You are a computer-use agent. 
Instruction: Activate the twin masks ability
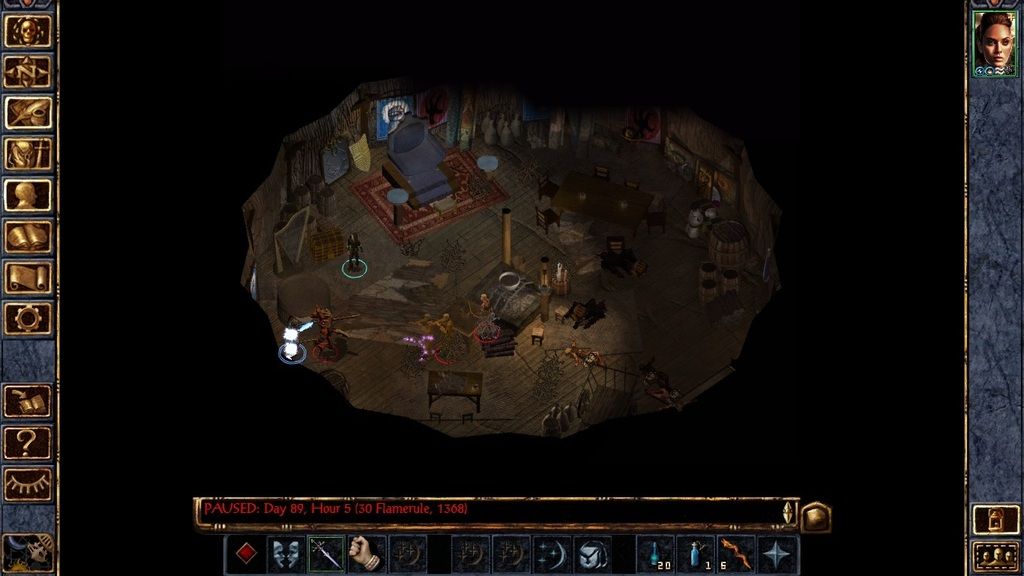point(286,554)
